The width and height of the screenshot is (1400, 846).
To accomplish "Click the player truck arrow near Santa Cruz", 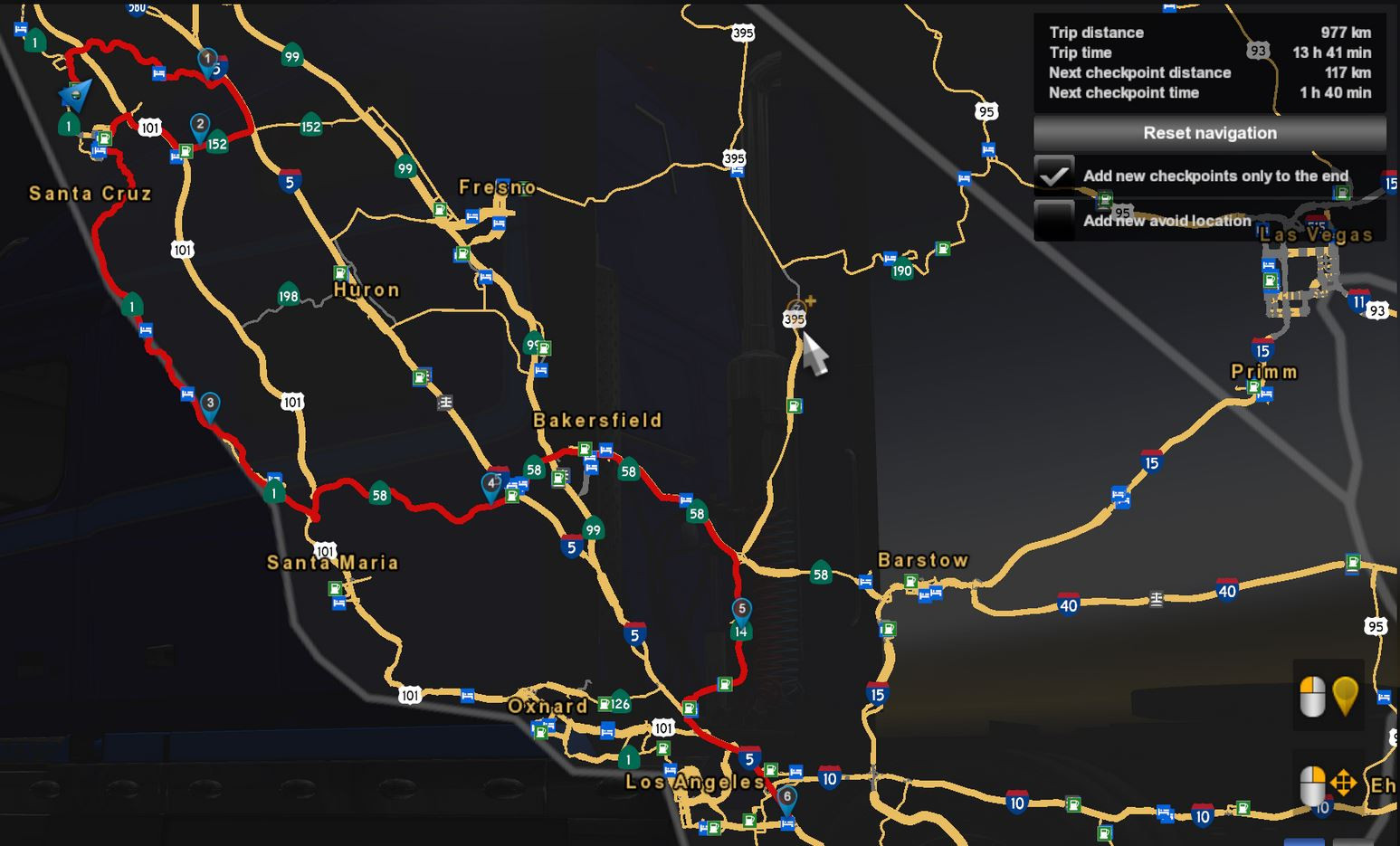I will 78,93.
